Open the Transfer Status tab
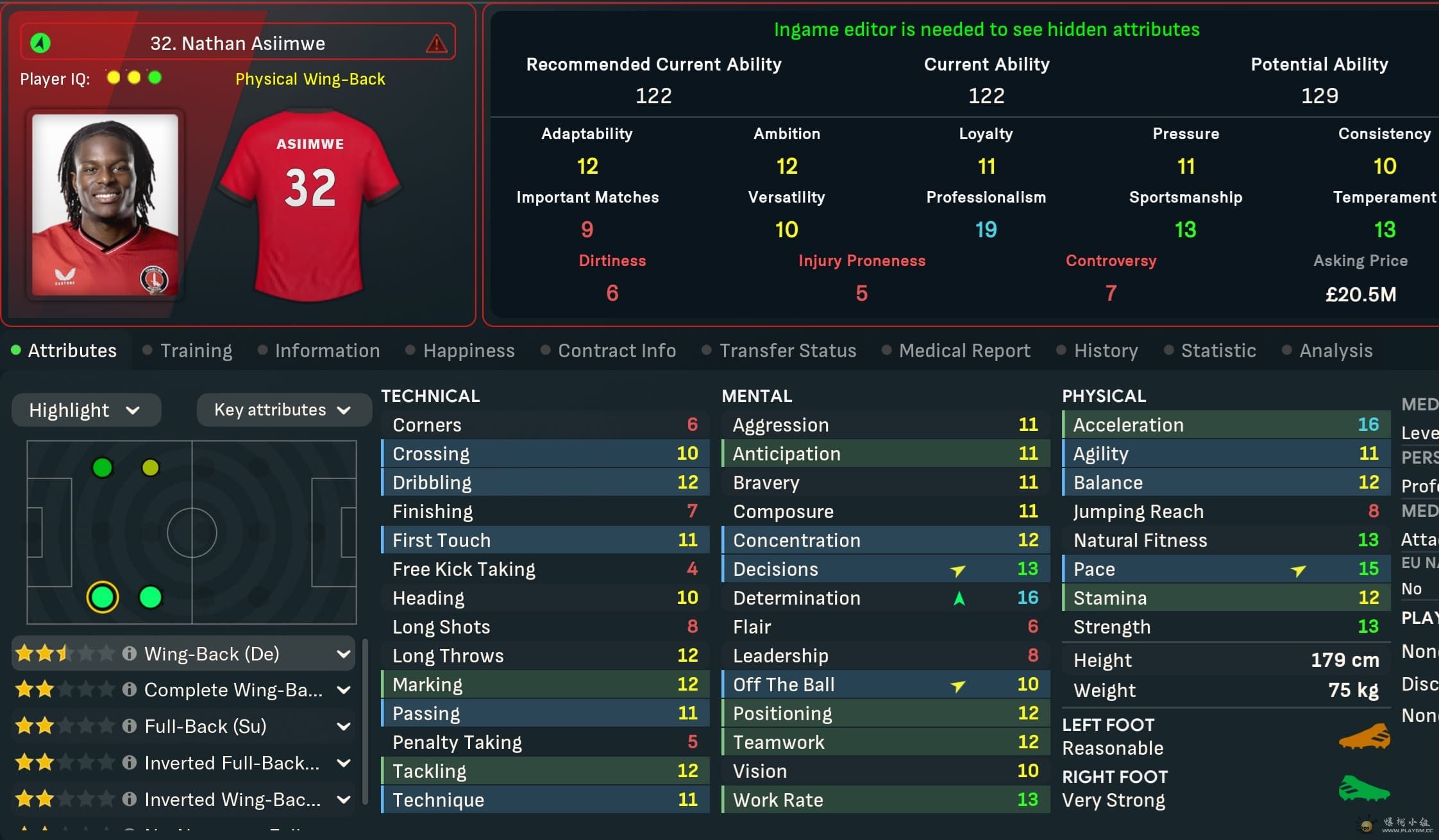The image size is (1439, 840). pyautogui.click(x=787, y=351)
